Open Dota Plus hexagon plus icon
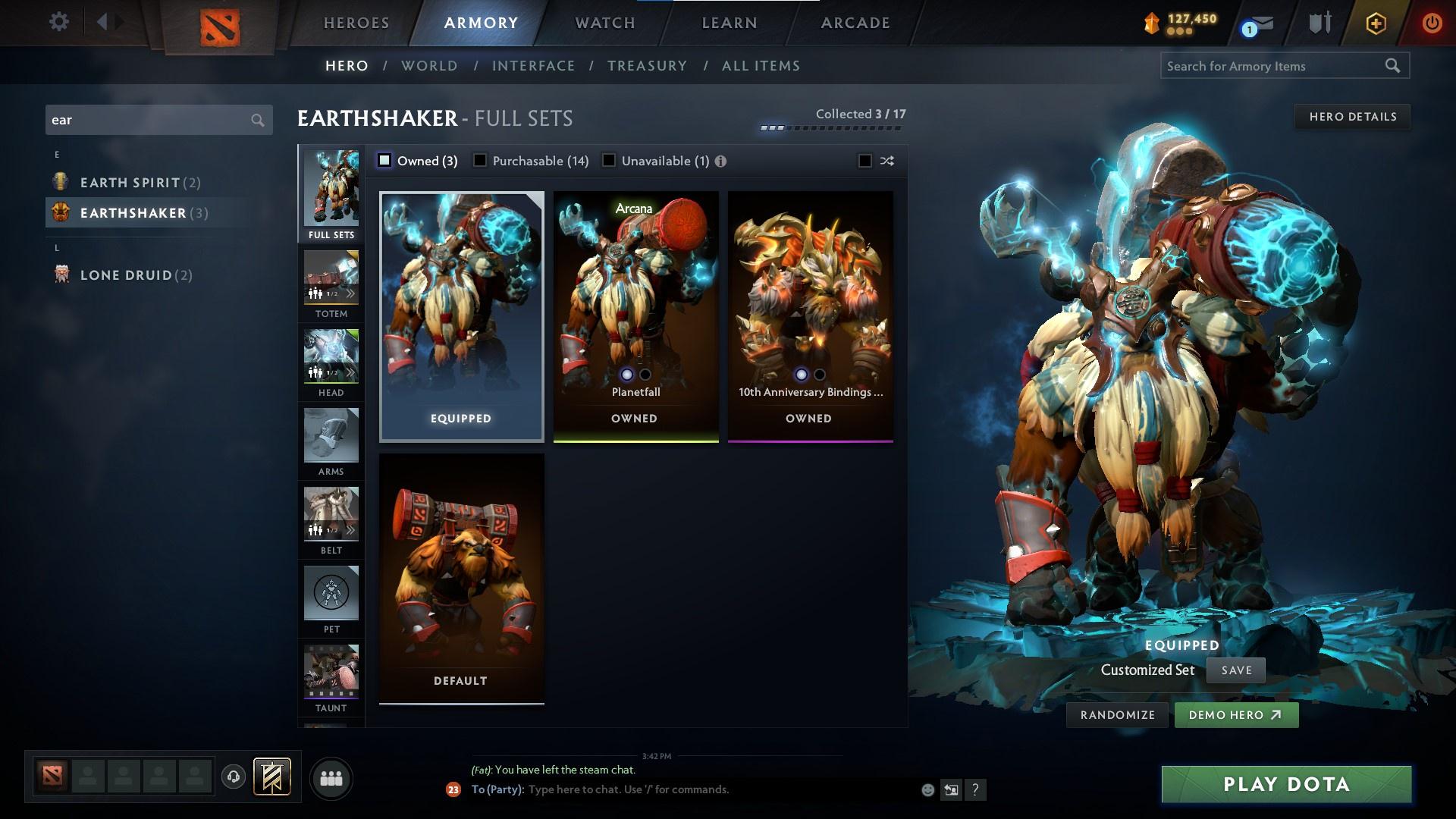The image size is (1456, 819). [1375, 23]
